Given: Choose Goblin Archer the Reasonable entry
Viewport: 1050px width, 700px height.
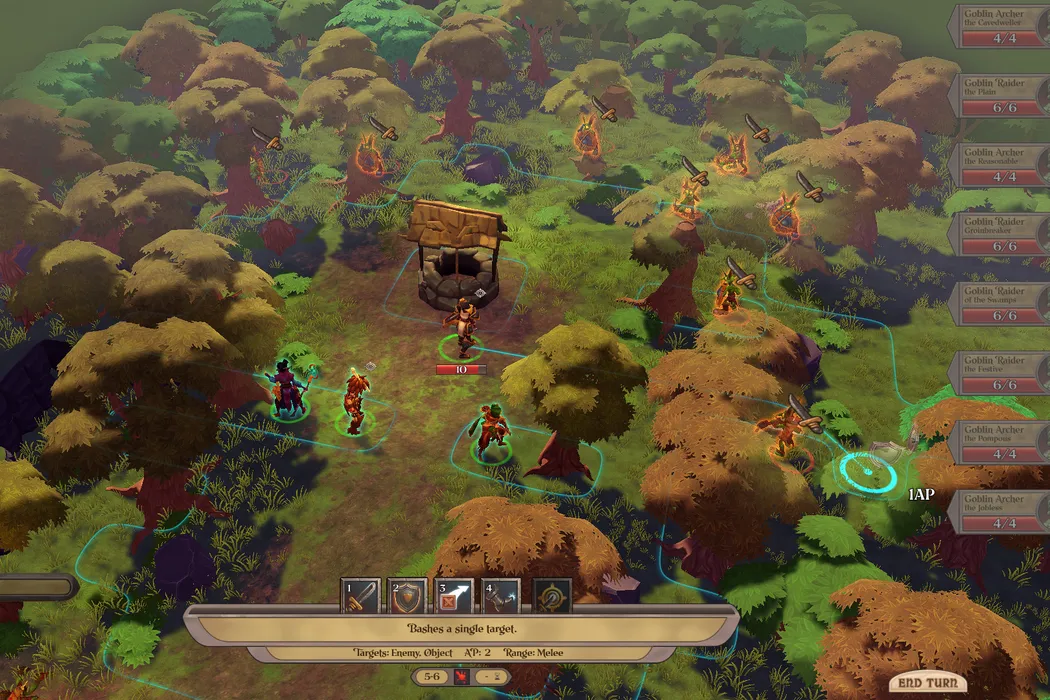Looking at the screenshot, I should point(1003,165).
